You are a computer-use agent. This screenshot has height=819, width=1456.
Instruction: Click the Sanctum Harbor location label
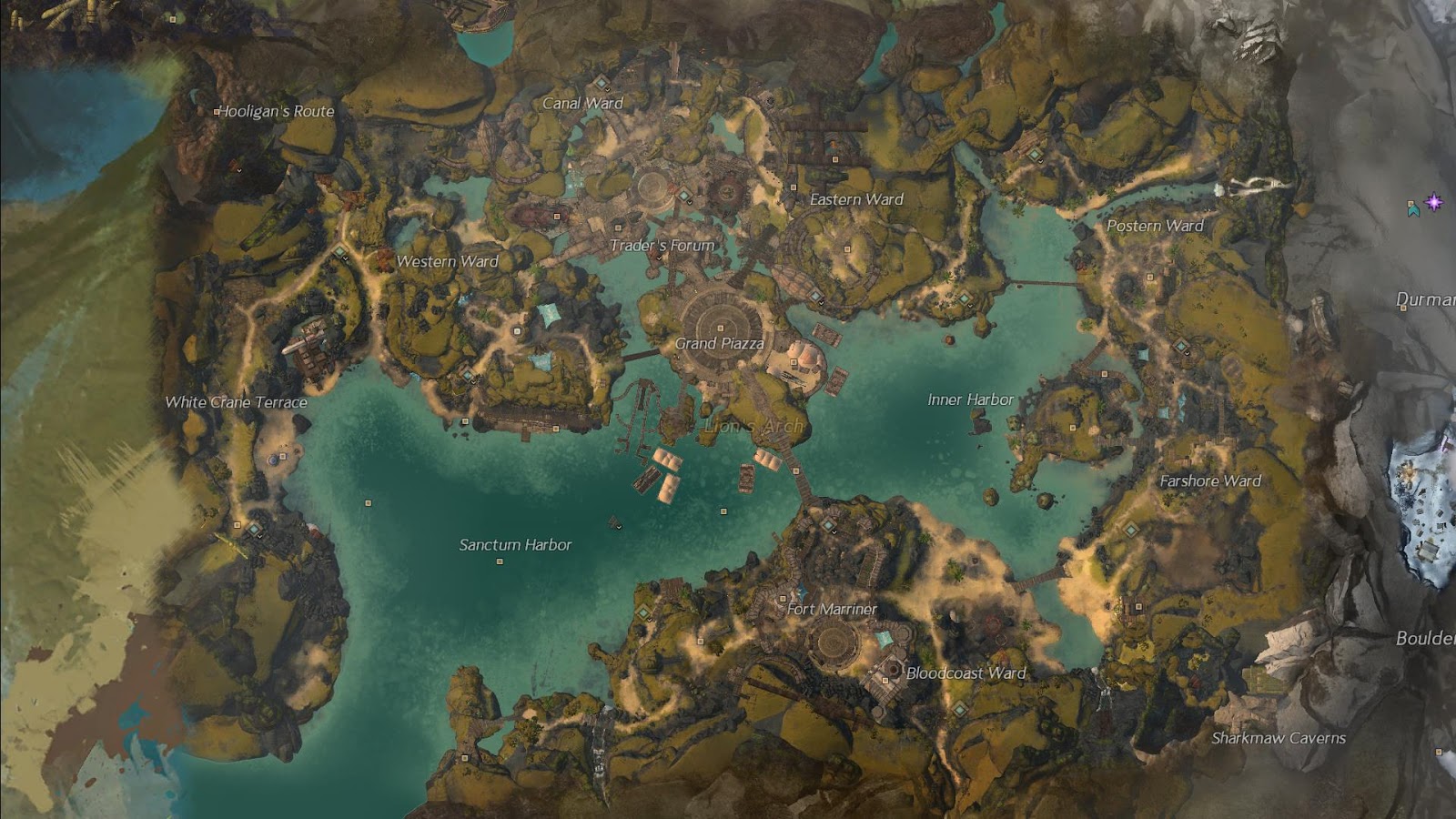[516, 543]
